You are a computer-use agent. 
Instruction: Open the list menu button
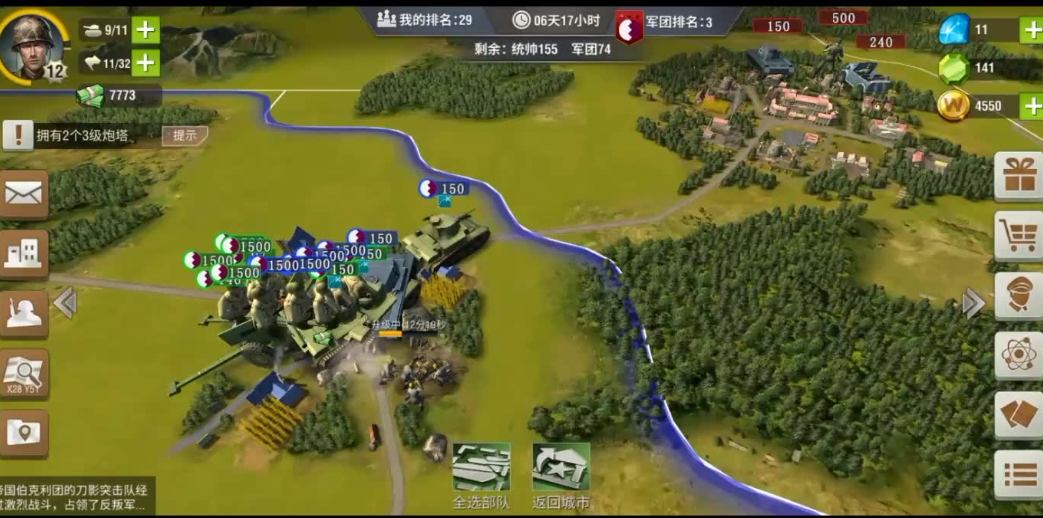(1019, 474)
